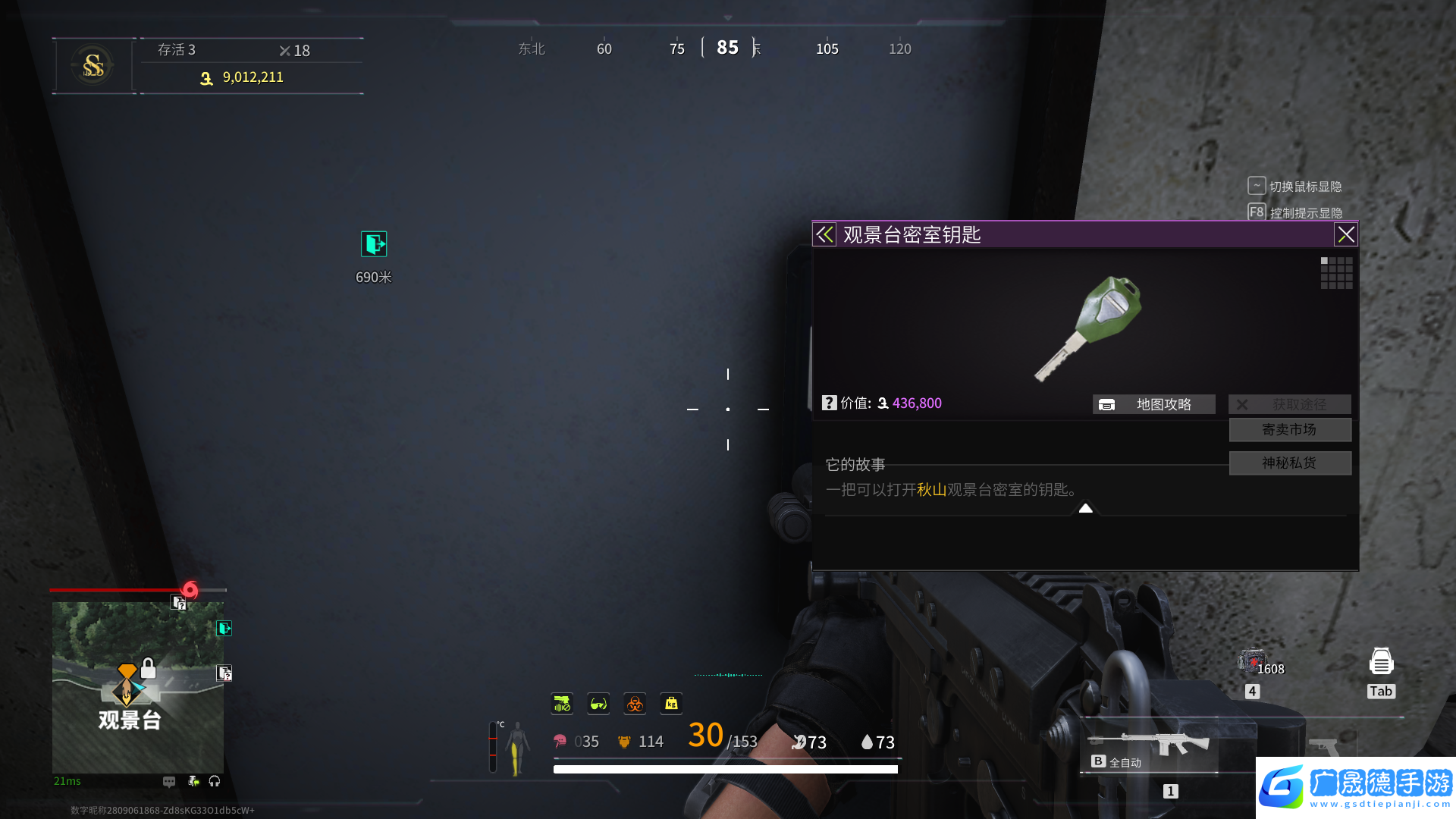Click the green key item image

point(1090,328)
